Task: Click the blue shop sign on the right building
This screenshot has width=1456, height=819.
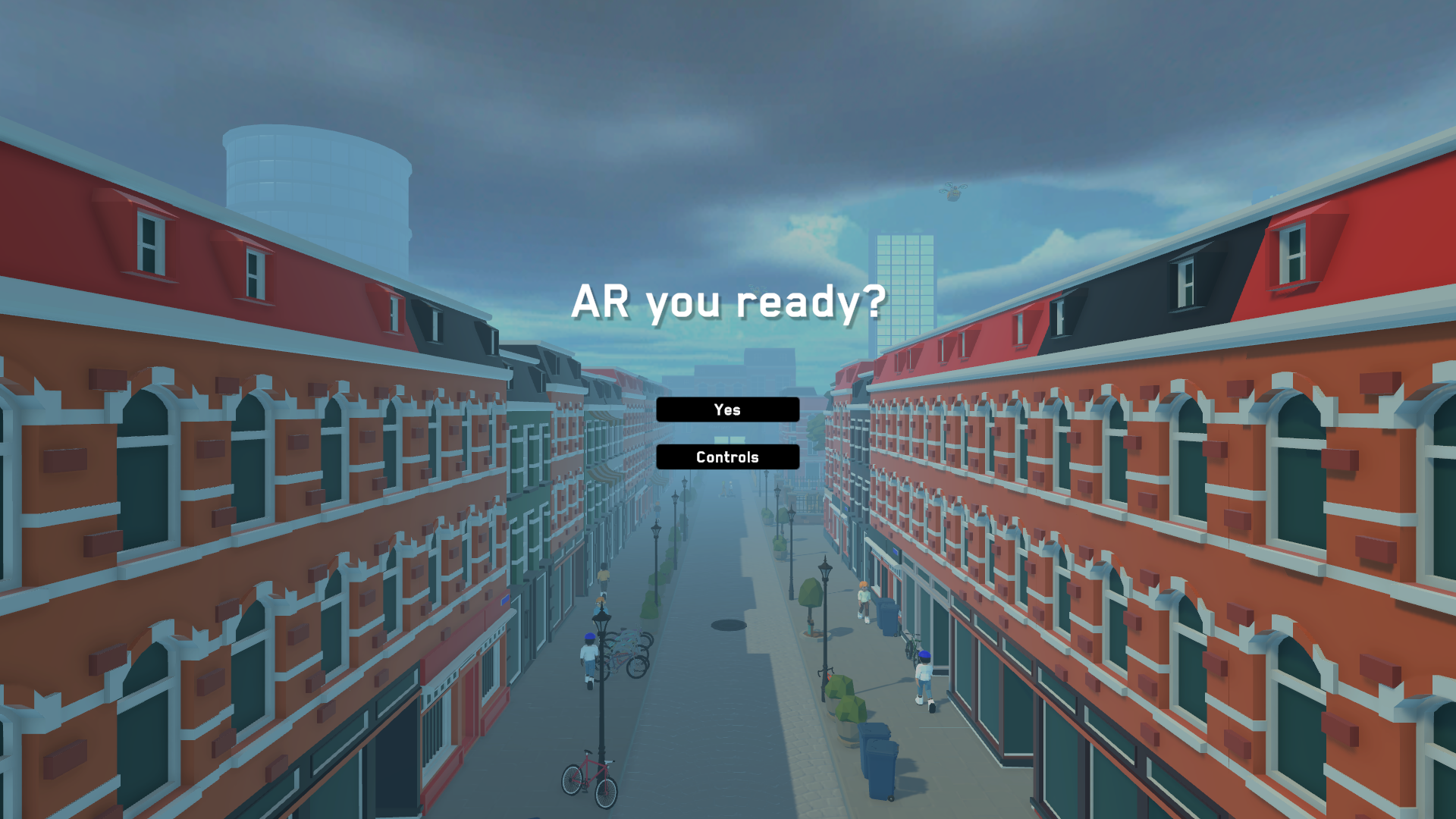Action: point(896,551)
